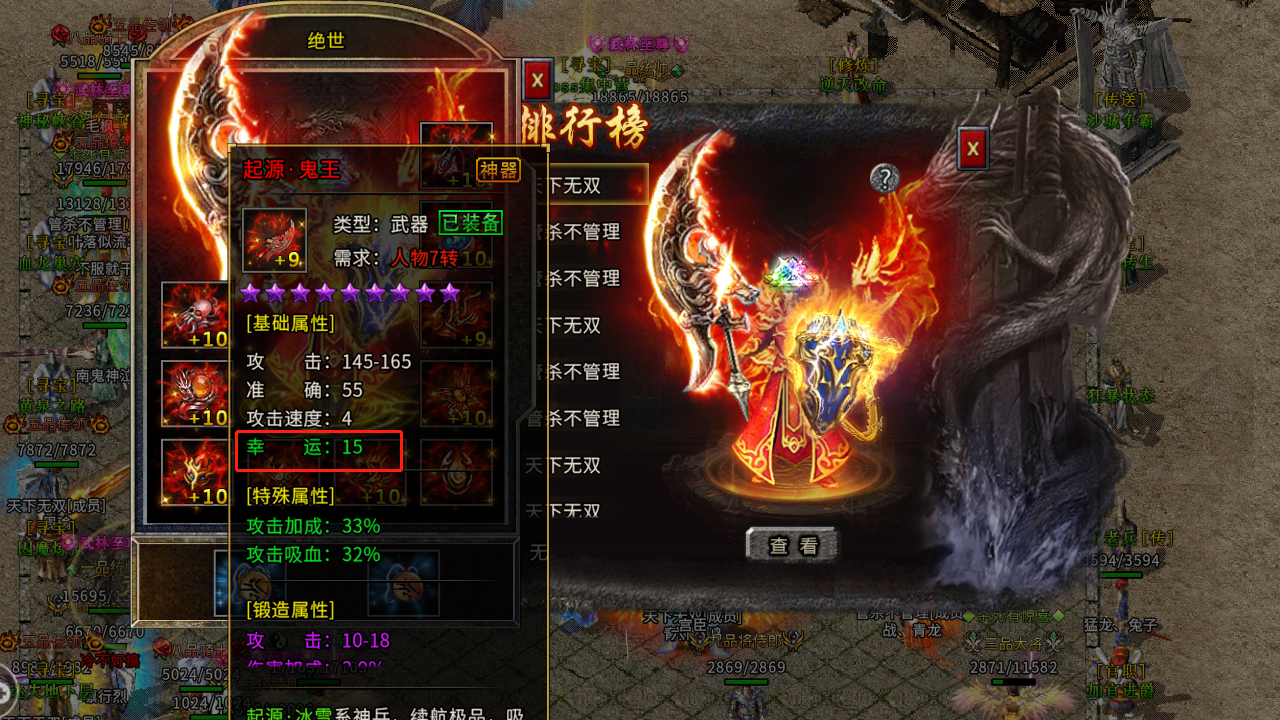Click the +9 weapon thumbnail in 起源·鬼王 tooltip
Screen dimensions: 1280x720
275,240
